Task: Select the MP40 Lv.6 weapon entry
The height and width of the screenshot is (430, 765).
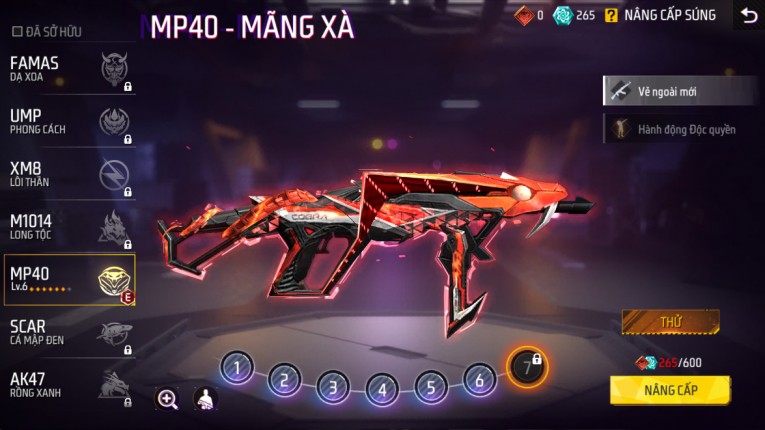Action: (68, 279)
